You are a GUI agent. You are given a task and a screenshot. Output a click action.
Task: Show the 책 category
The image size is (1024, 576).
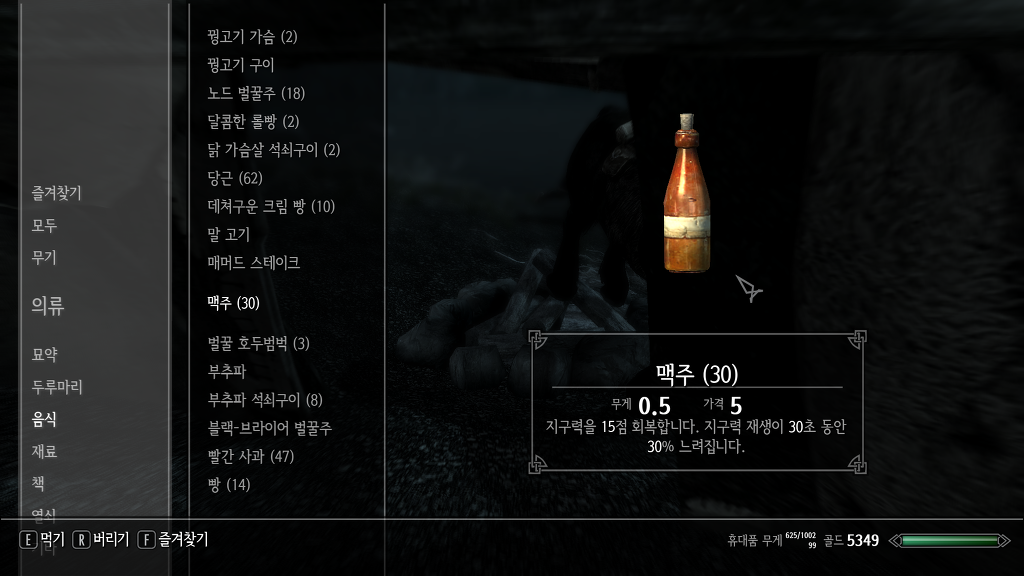(38, 483)
